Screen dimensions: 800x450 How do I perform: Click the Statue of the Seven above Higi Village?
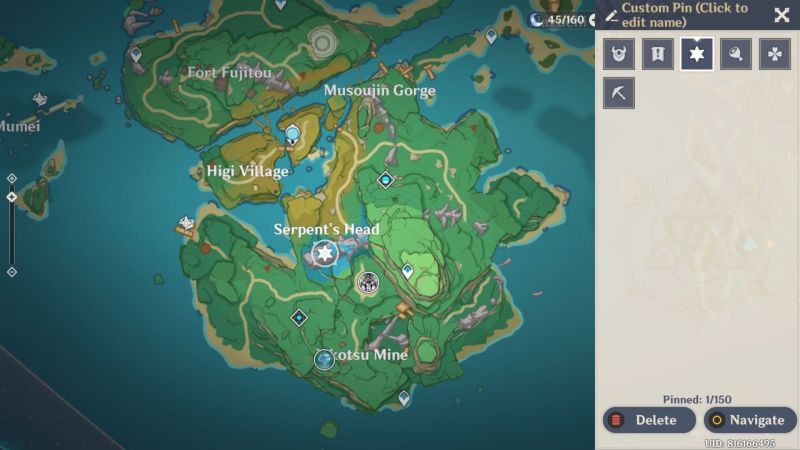[x=292, y=135]
